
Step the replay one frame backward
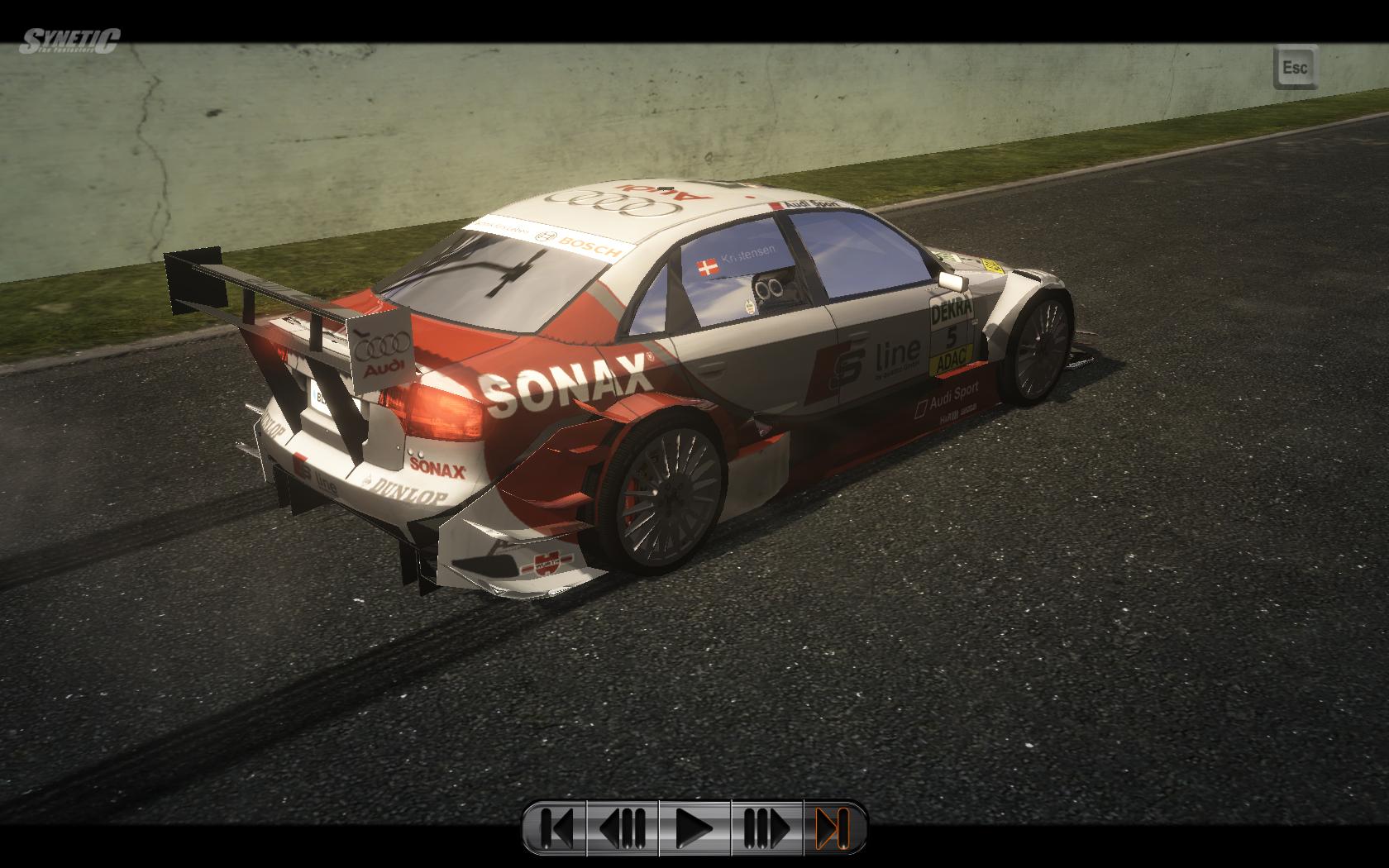[x=623, y=827]
